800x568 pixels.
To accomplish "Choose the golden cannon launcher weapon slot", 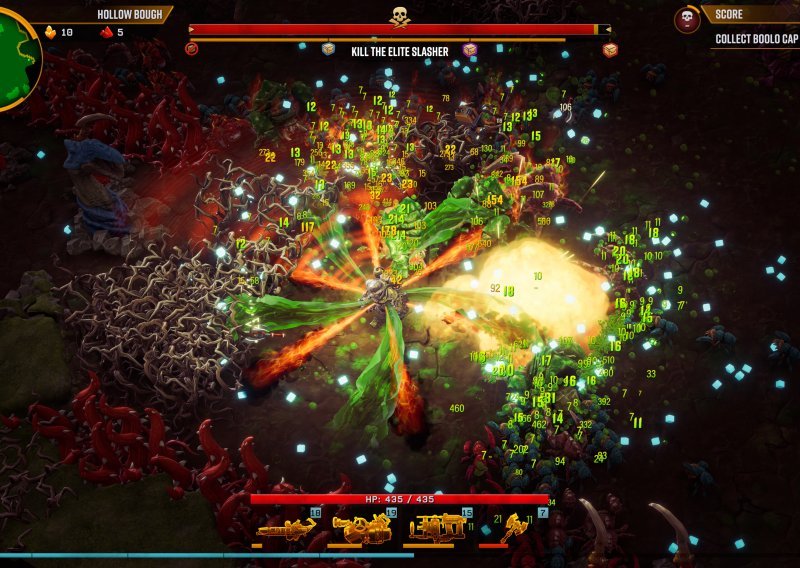I will [x=361, y=527].
